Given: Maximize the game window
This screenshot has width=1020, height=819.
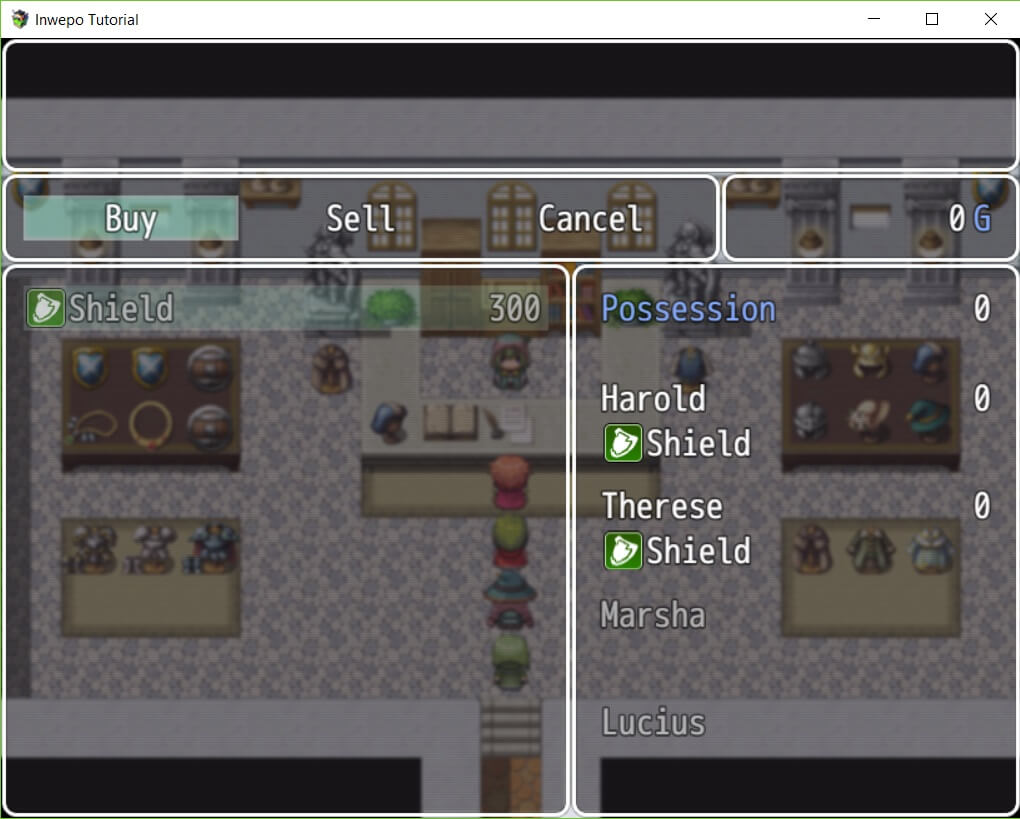Looking at the screenshot, I should (932, 19).
